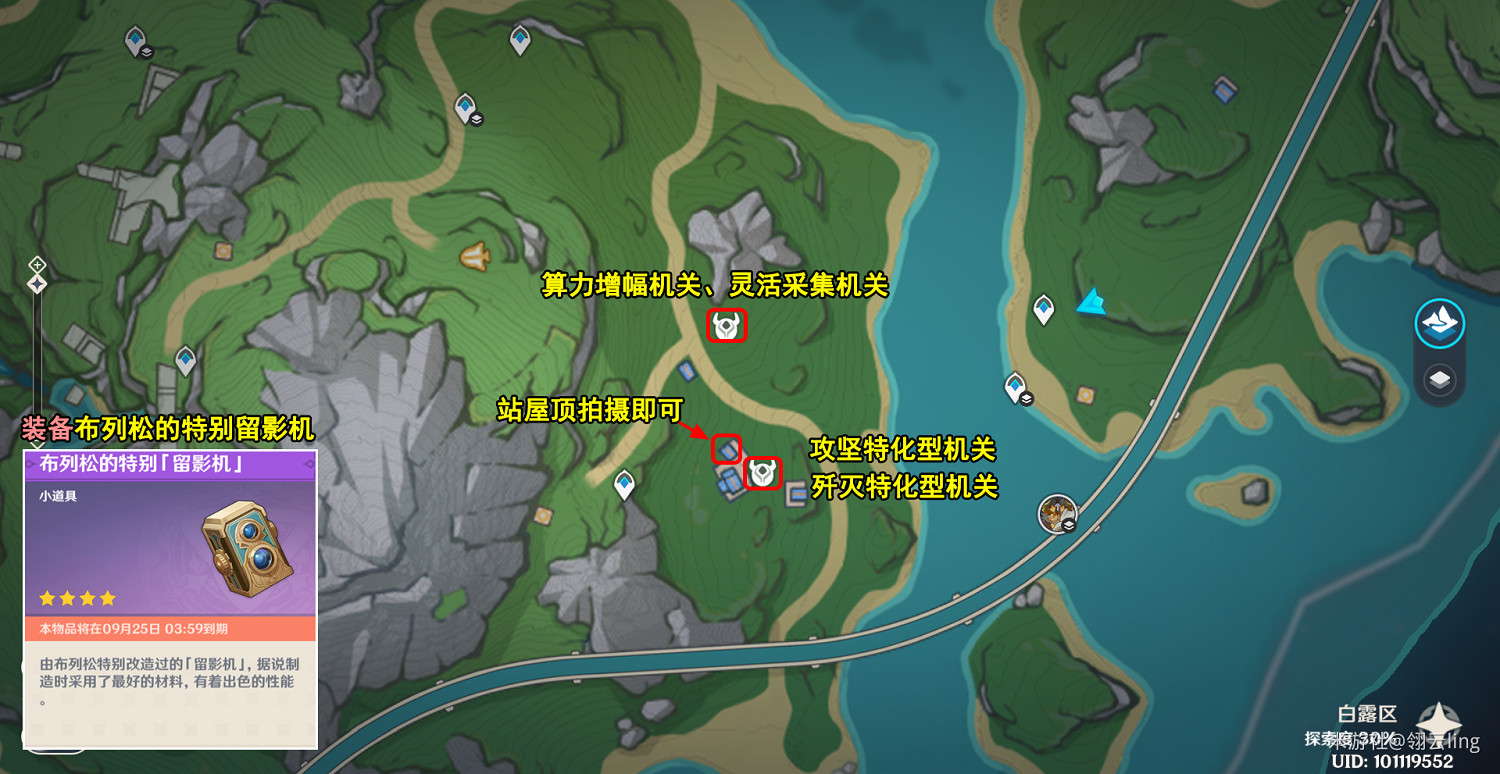
Task: Click the zoom slider marker on the left edge
Action: (x=36, y=282)
